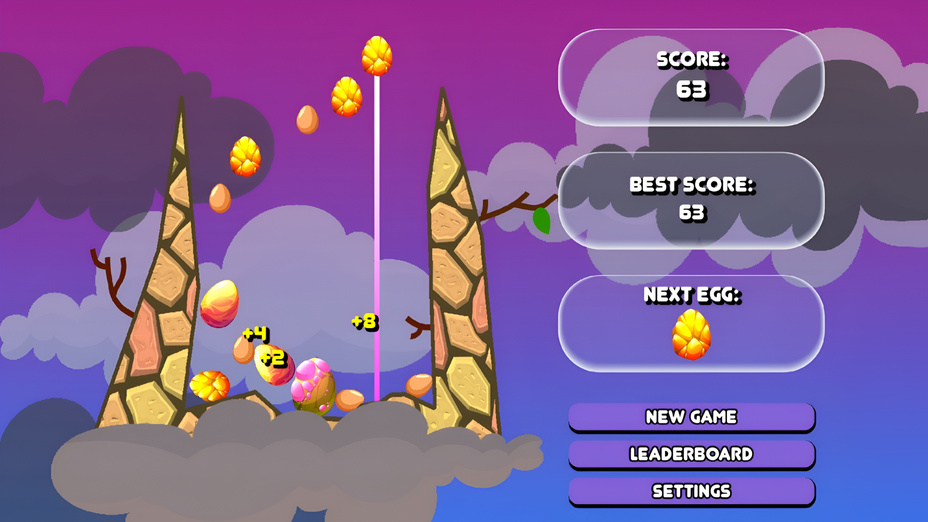Open the Leaderboard
Image resolution: width=928 pixels, height=522 pixels.
691,454
